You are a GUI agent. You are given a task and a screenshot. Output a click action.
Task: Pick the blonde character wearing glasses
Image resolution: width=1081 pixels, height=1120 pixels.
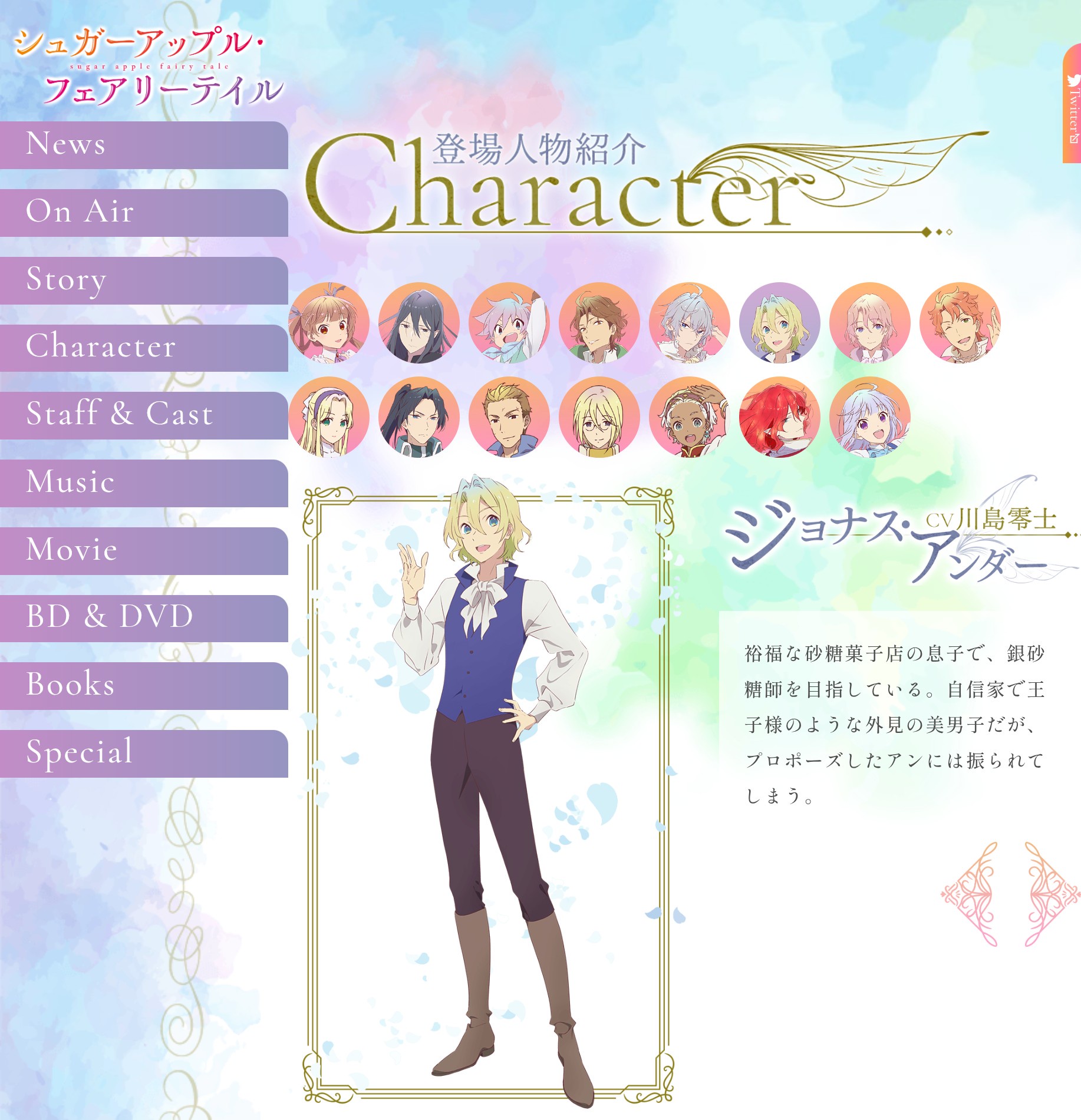[x=599, y=417]
